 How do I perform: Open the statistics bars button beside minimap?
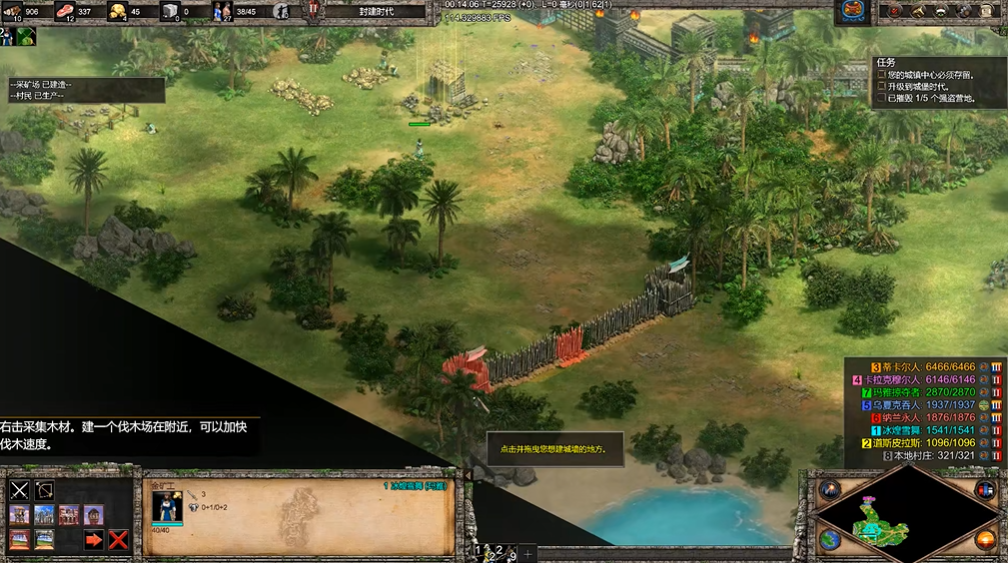(984, 489)
